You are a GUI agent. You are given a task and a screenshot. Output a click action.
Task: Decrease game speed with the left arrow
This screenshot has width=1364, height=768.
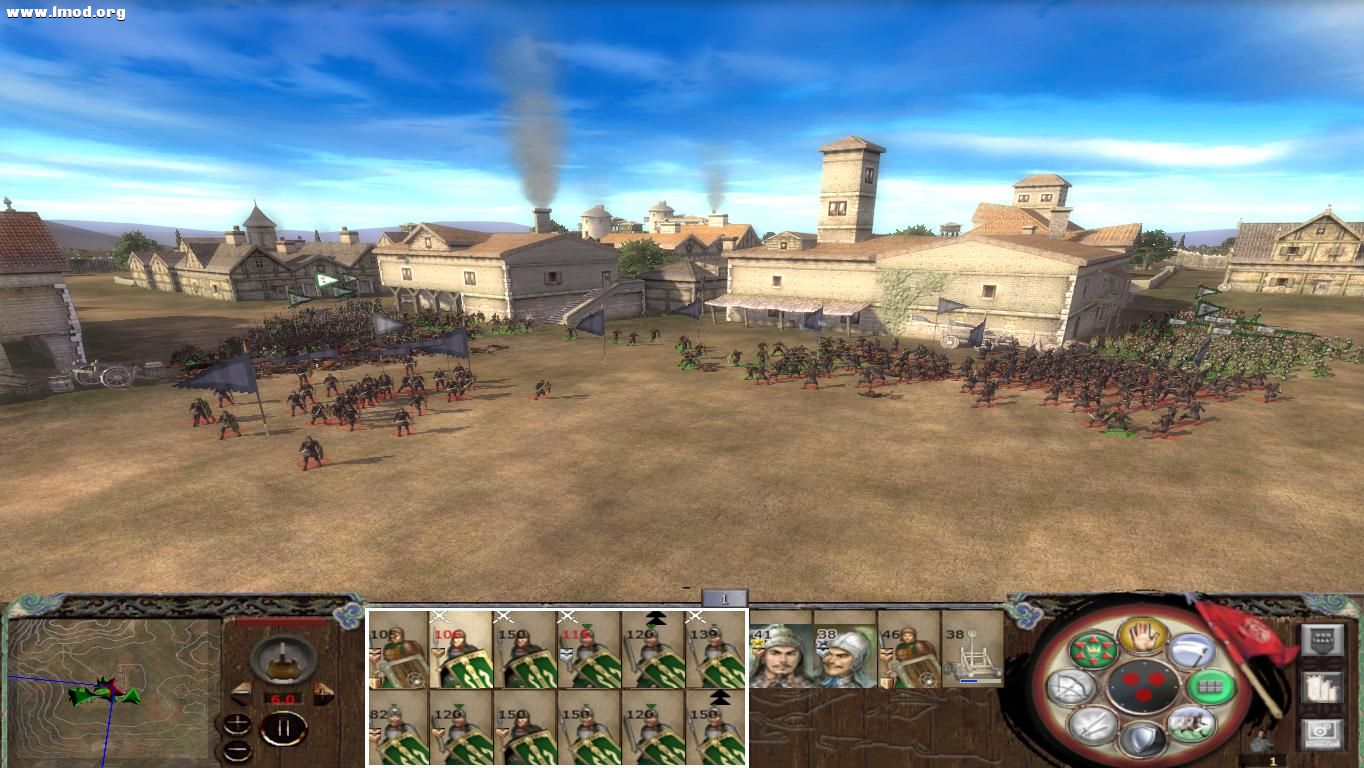tap(242, 694)
